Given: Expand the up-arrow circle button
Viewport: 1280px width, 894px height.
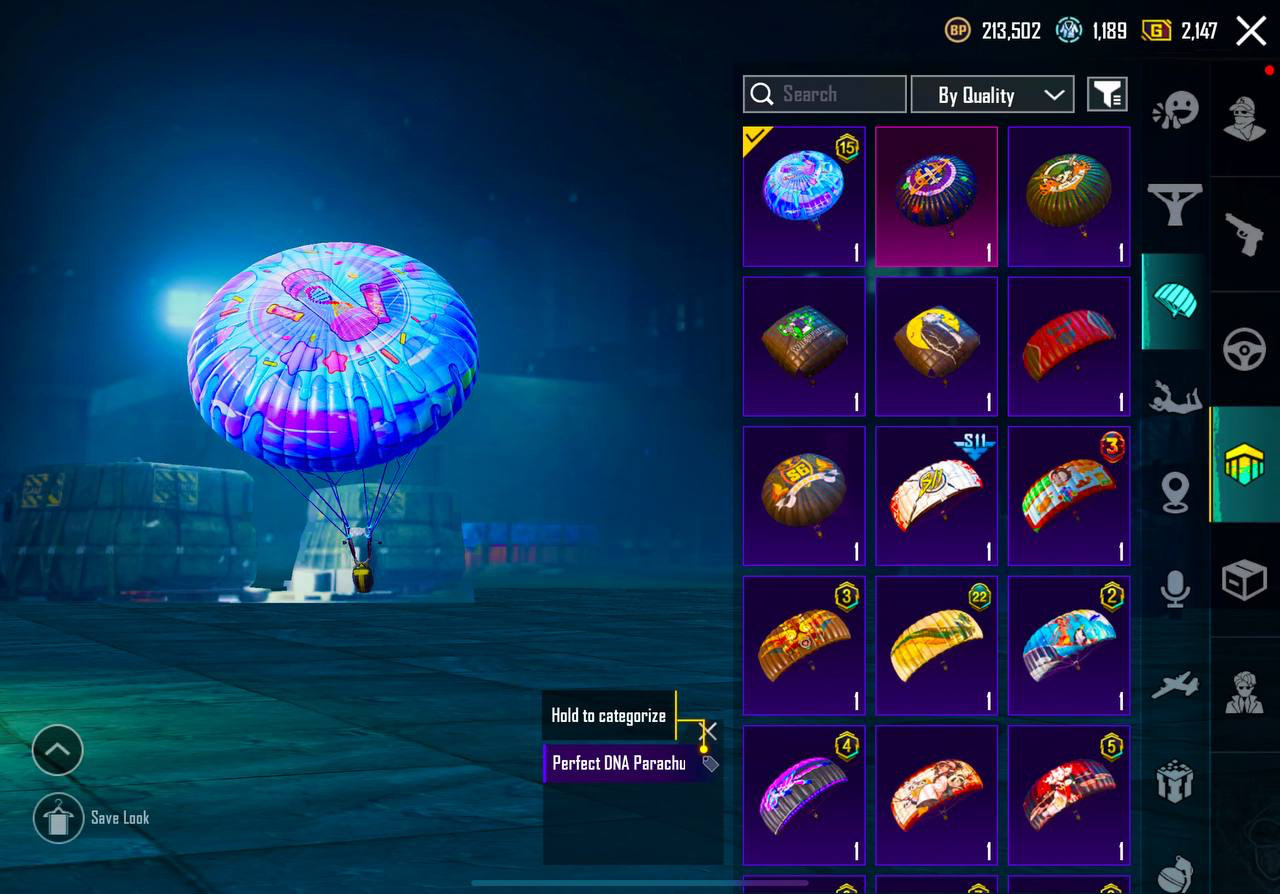Looking at the screenshot, I should [58, 750].
